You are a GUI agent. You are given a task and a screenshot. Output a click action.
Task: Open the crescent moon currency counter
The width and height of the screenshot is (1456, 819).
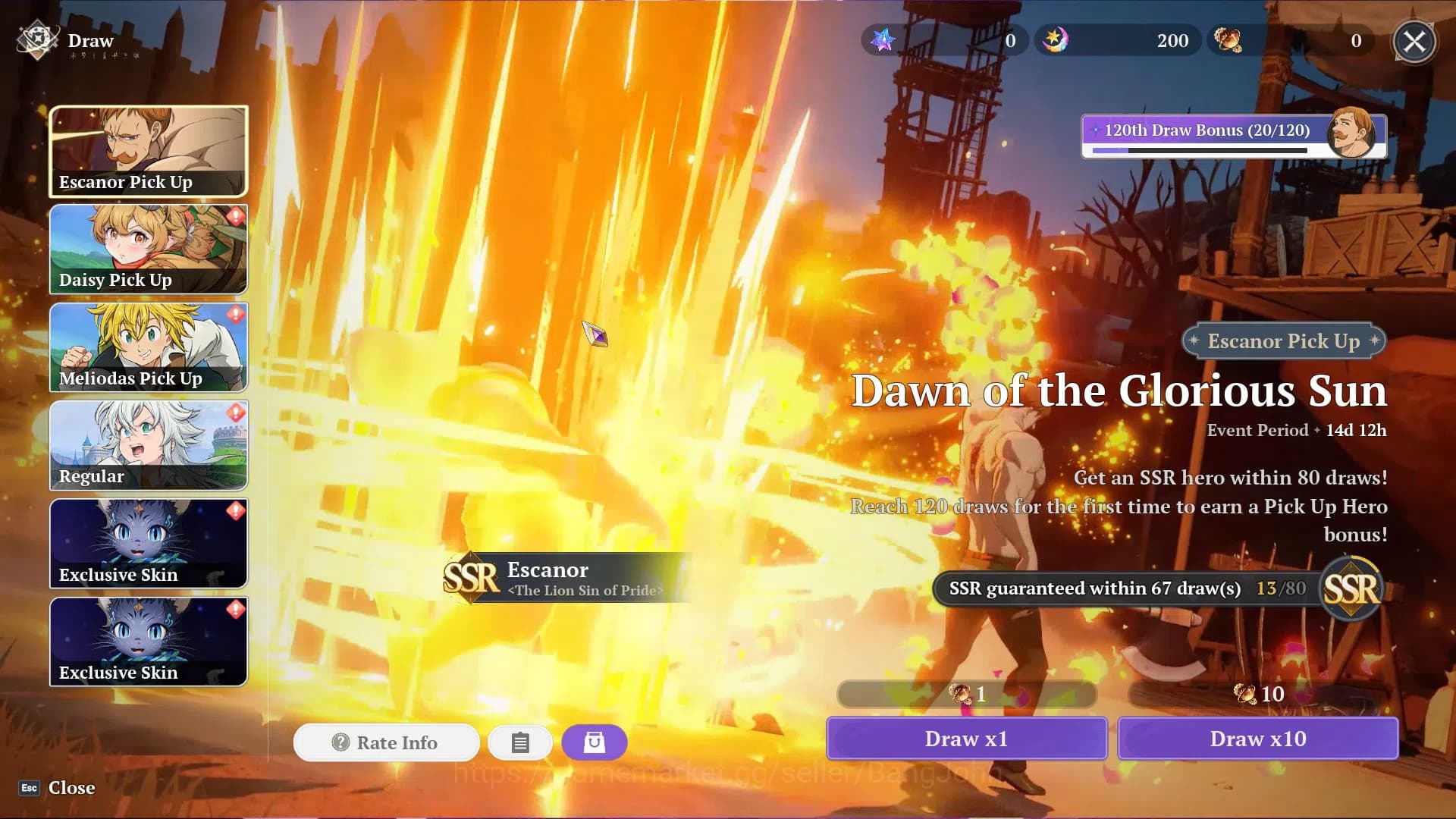click(x=1118, y=41)
